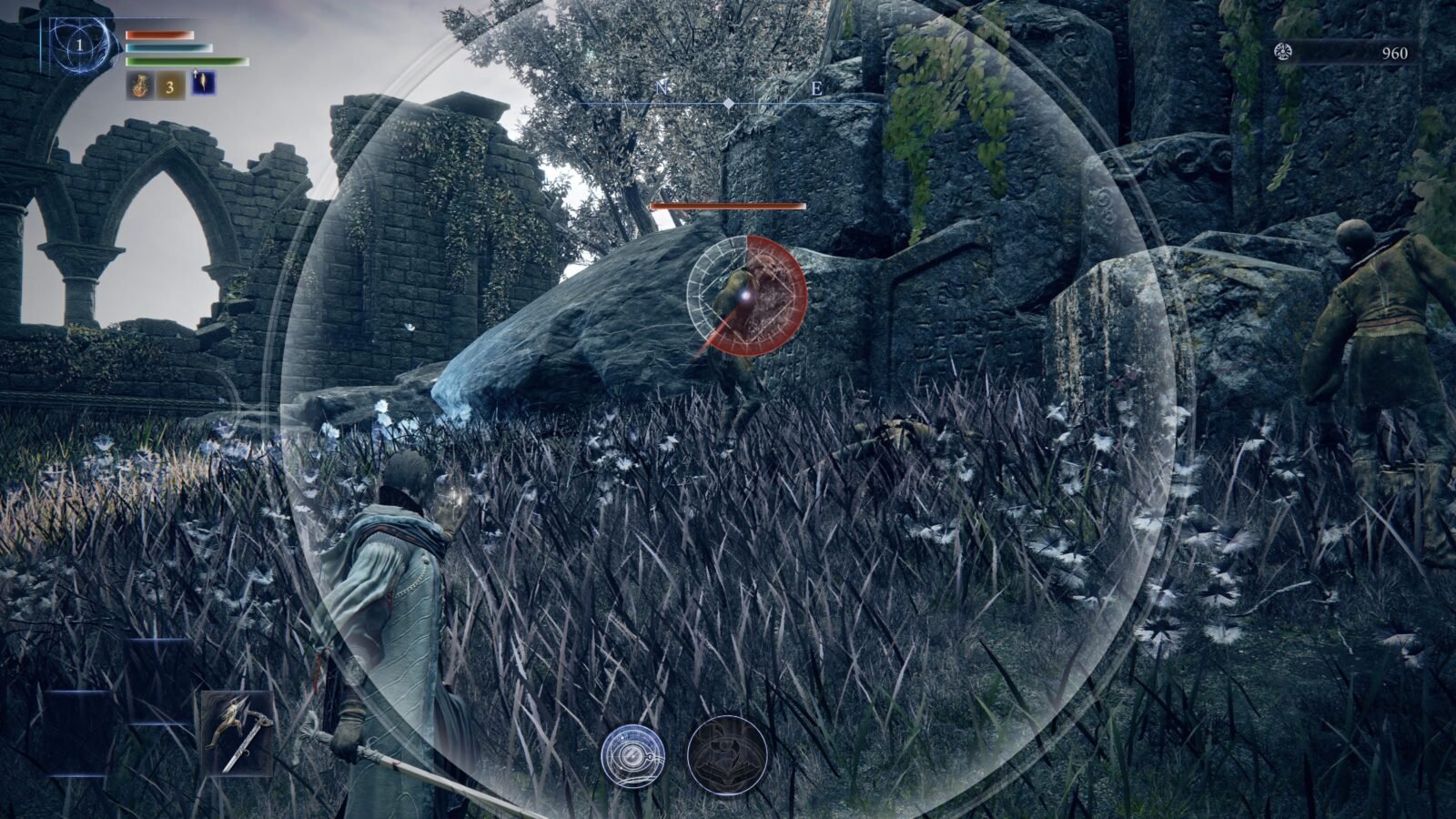Screen dimensions: 1456x819
Task: Click the compass diamond marker
Action: point(729,105)
